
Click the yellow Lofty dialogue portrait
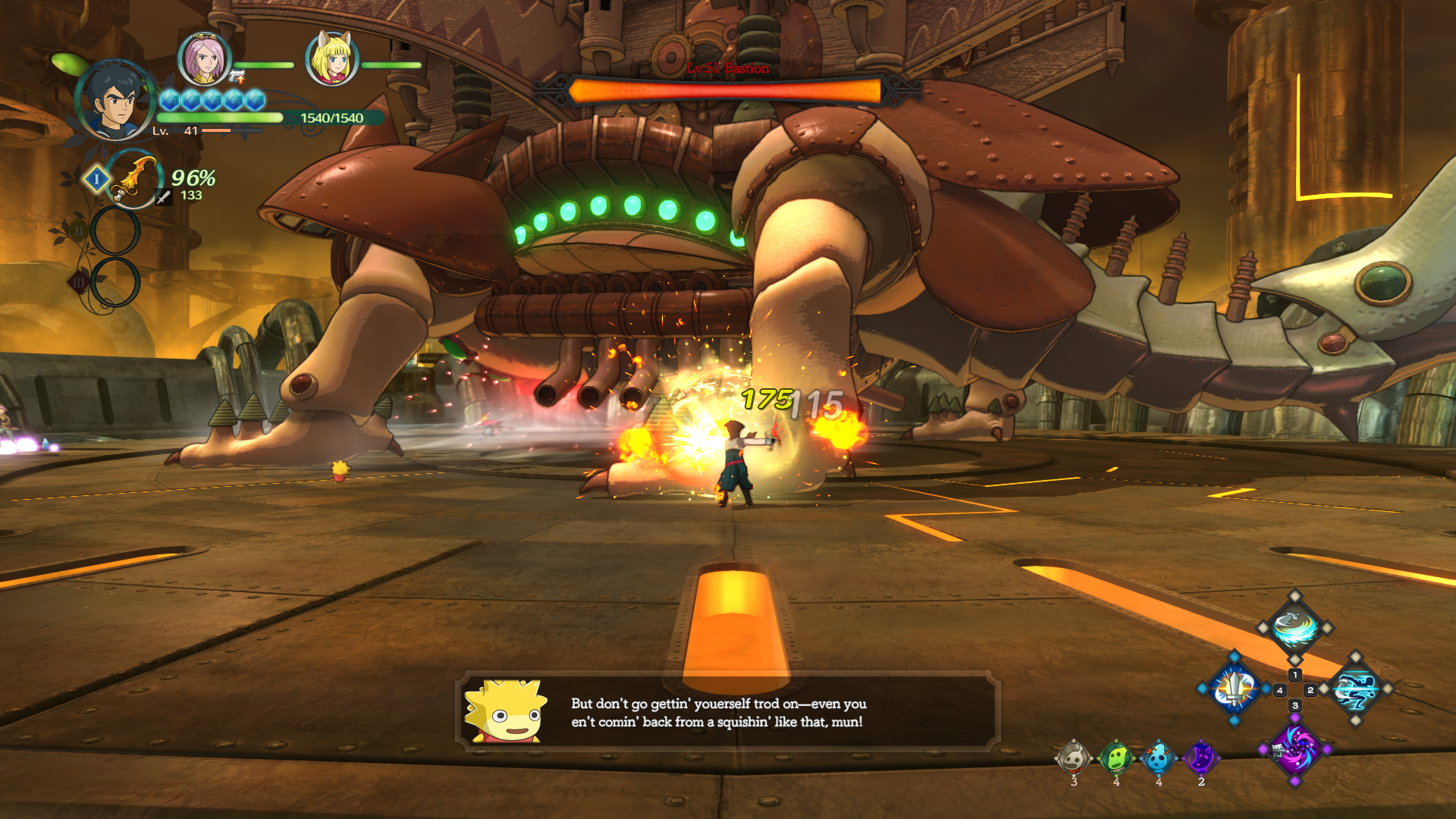click(x=505, y=711)
